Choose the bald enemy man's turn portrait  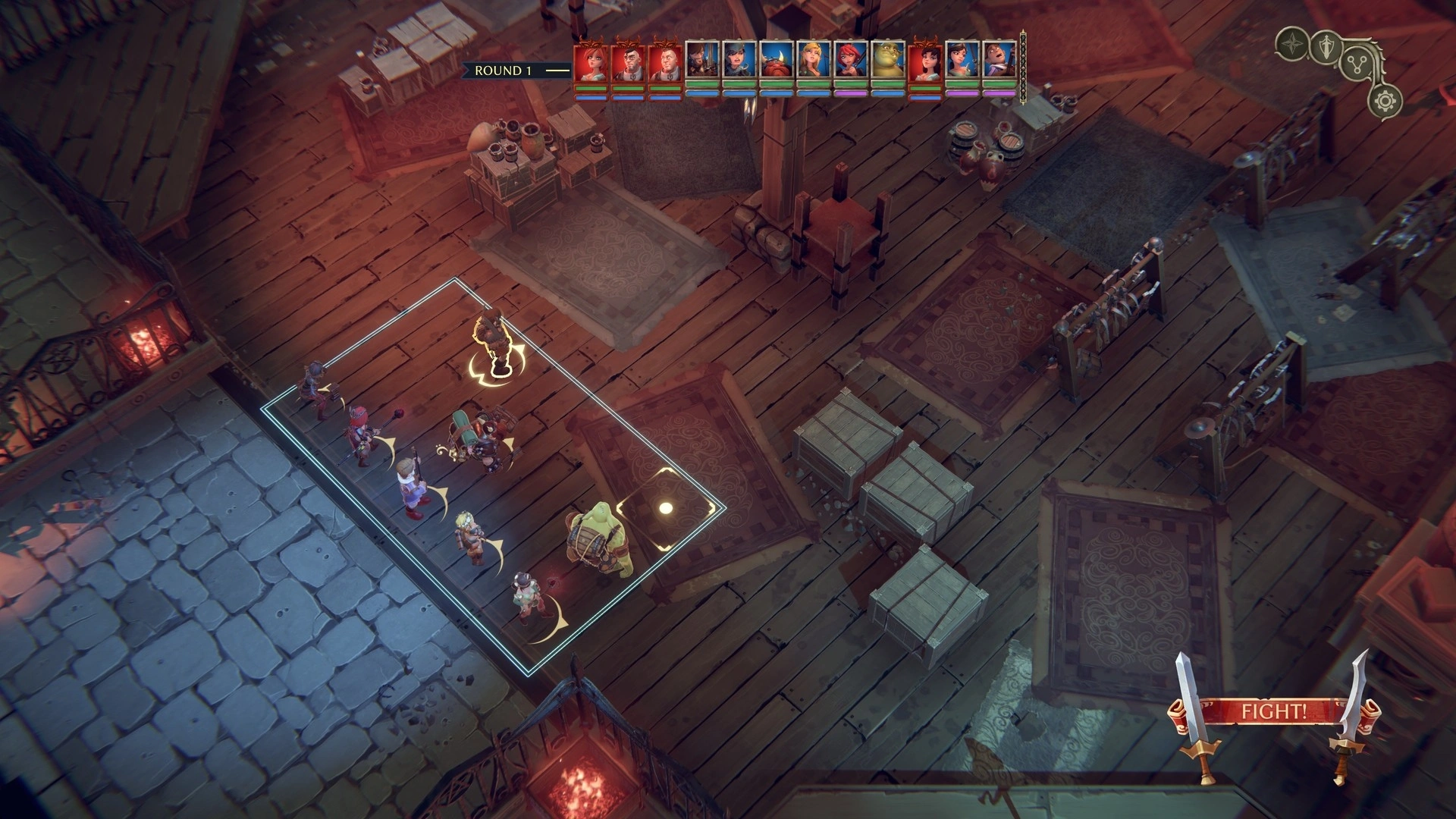pyautogui.click(x=665, y=61)
